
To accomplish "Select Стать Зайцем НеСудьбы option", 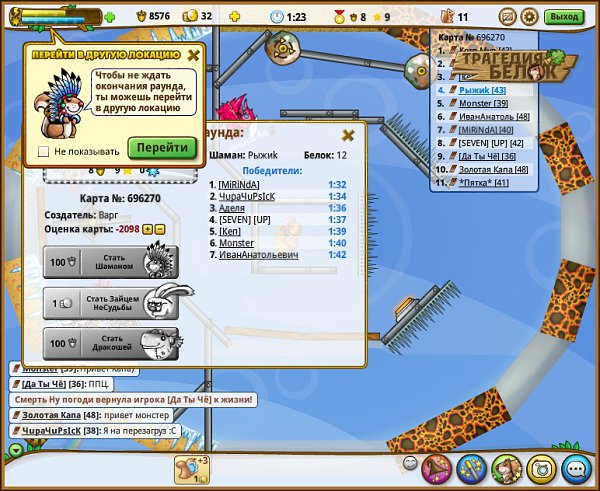I will [x=111, y=303].
